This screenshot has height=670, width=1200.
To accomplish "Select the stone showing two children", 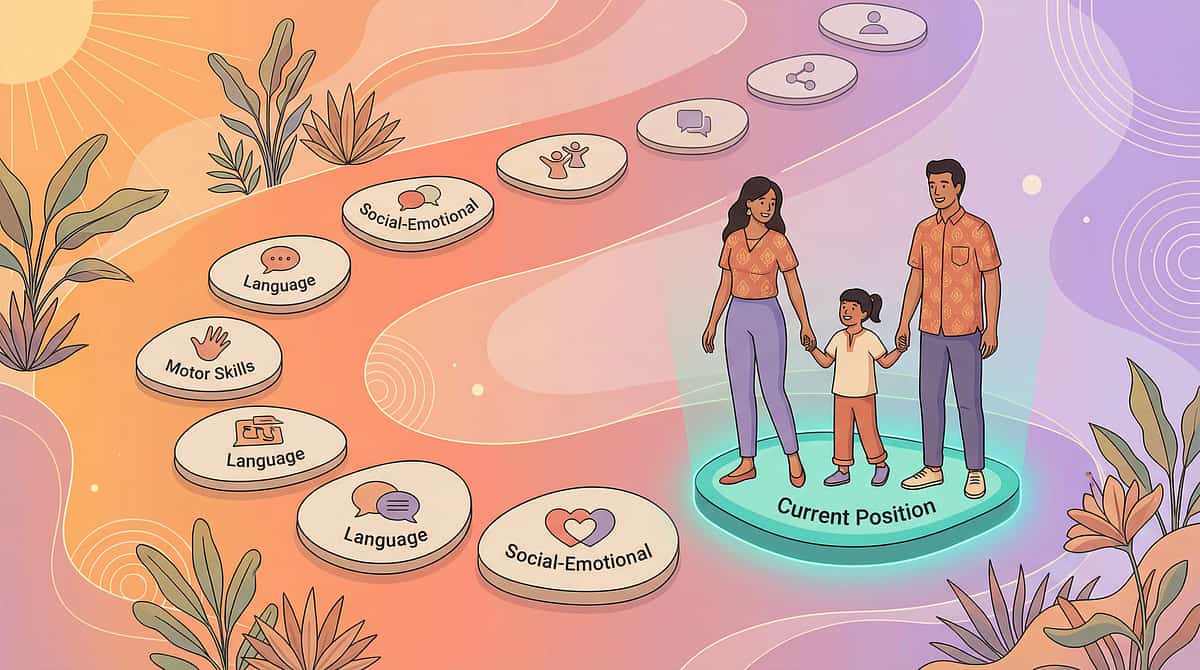I will click(562, 161).
